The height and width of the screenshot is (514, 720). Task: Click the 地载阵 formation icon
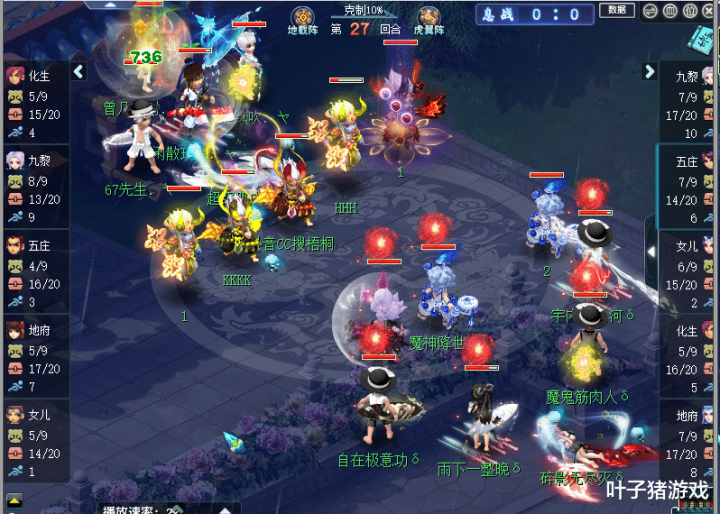tap(303, 17)
